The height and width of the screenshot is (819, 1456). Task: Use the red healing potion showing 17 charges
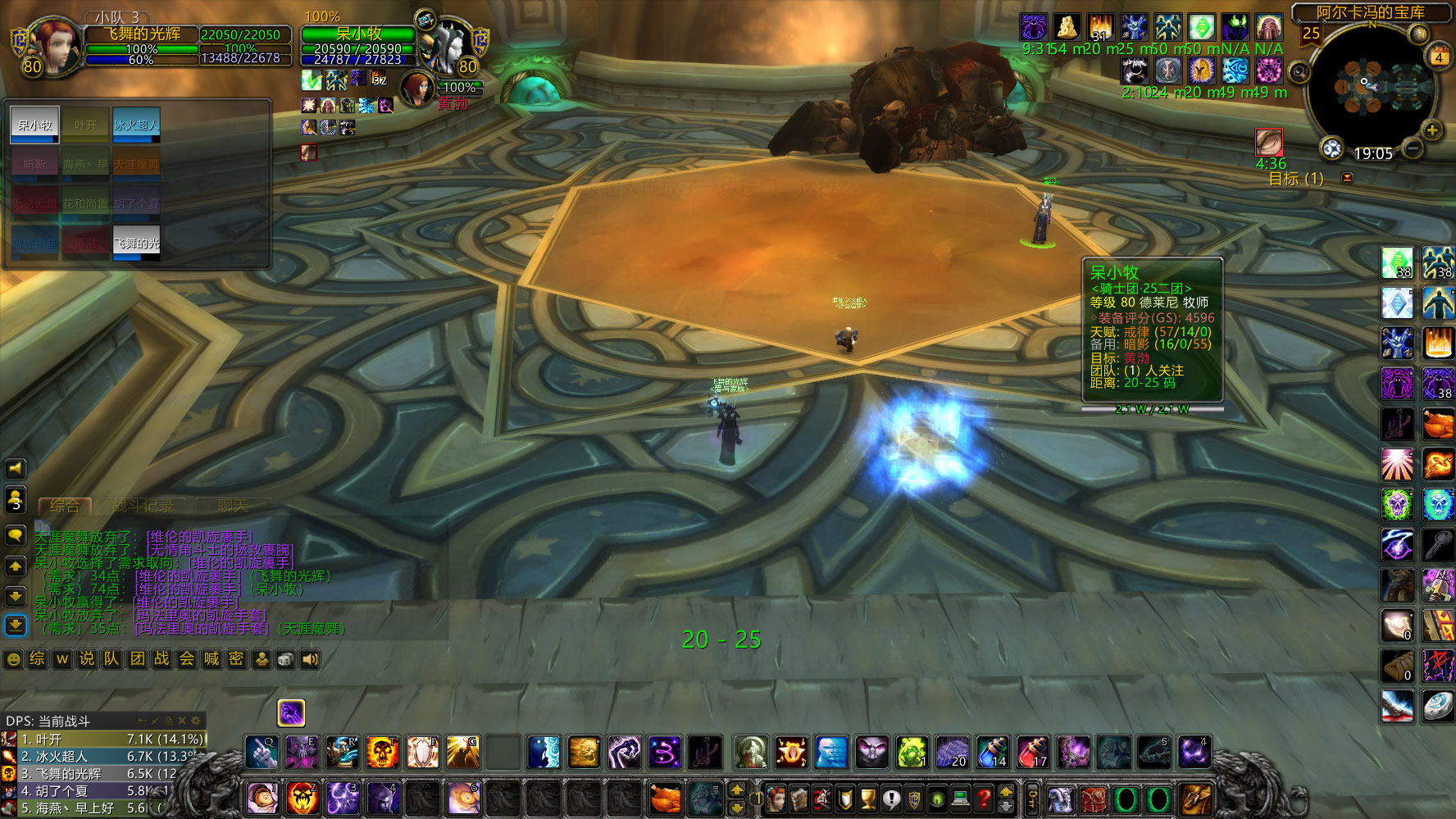pos(1031,751)
